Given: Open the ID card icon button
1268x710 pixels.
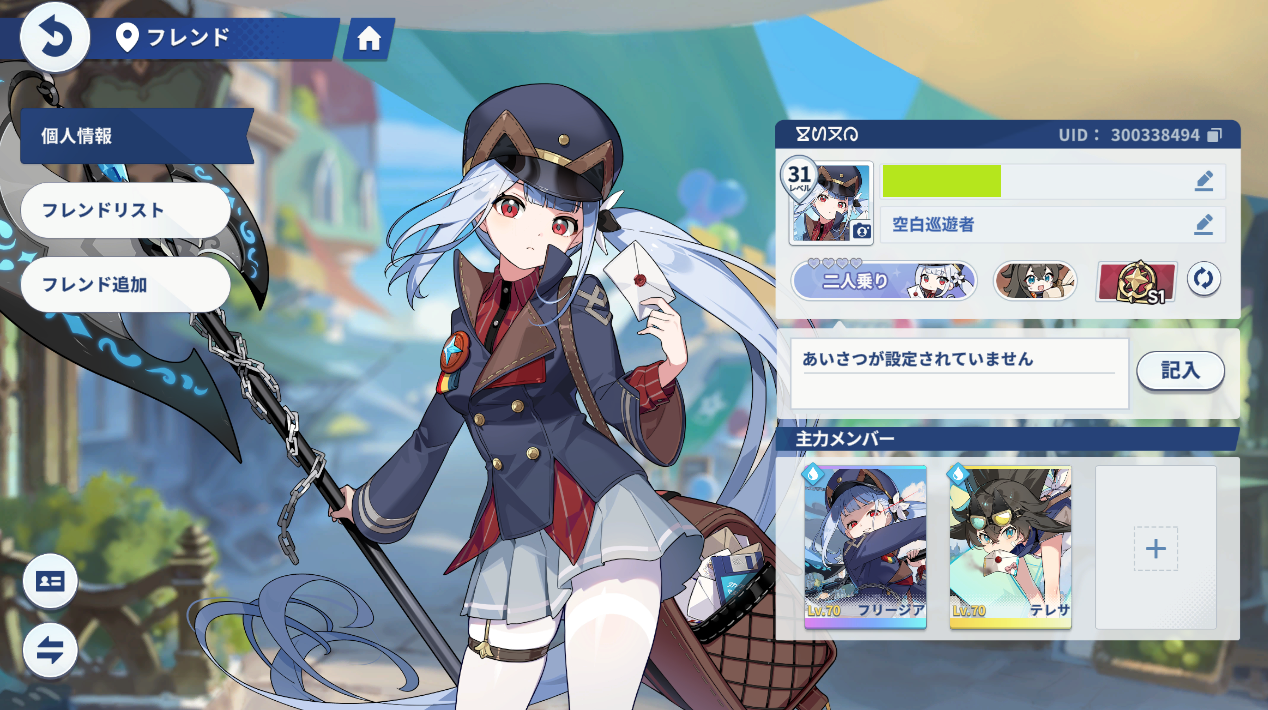Looking at the screenshot, I should pyautogui.click(x=50, y=581).
